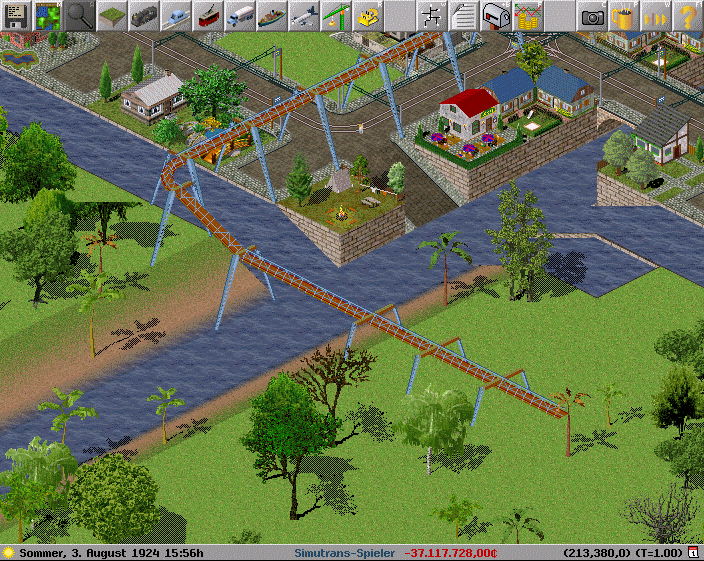This screenshot has width=704, height=561.
Task: Open the line management network icon
Action: [432, 15]
